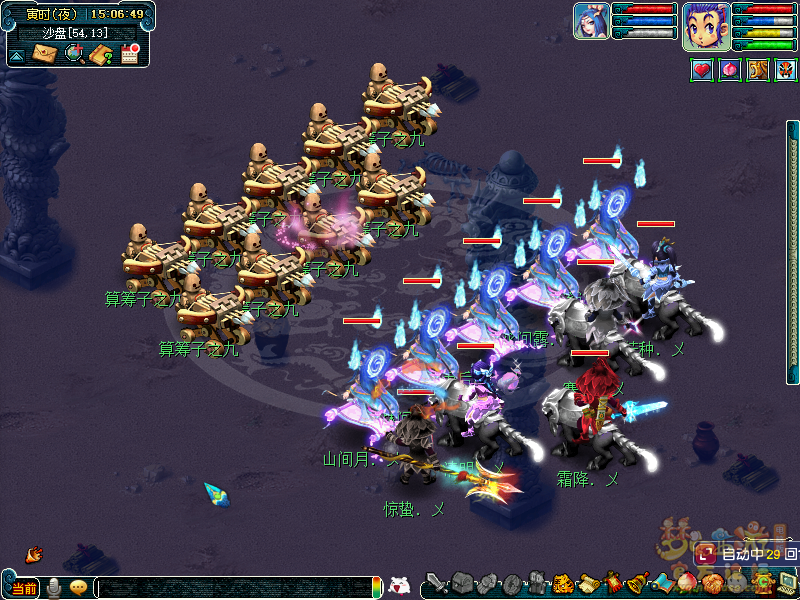Open the yellow speech bubble emotes

click(x=78, y=588)
